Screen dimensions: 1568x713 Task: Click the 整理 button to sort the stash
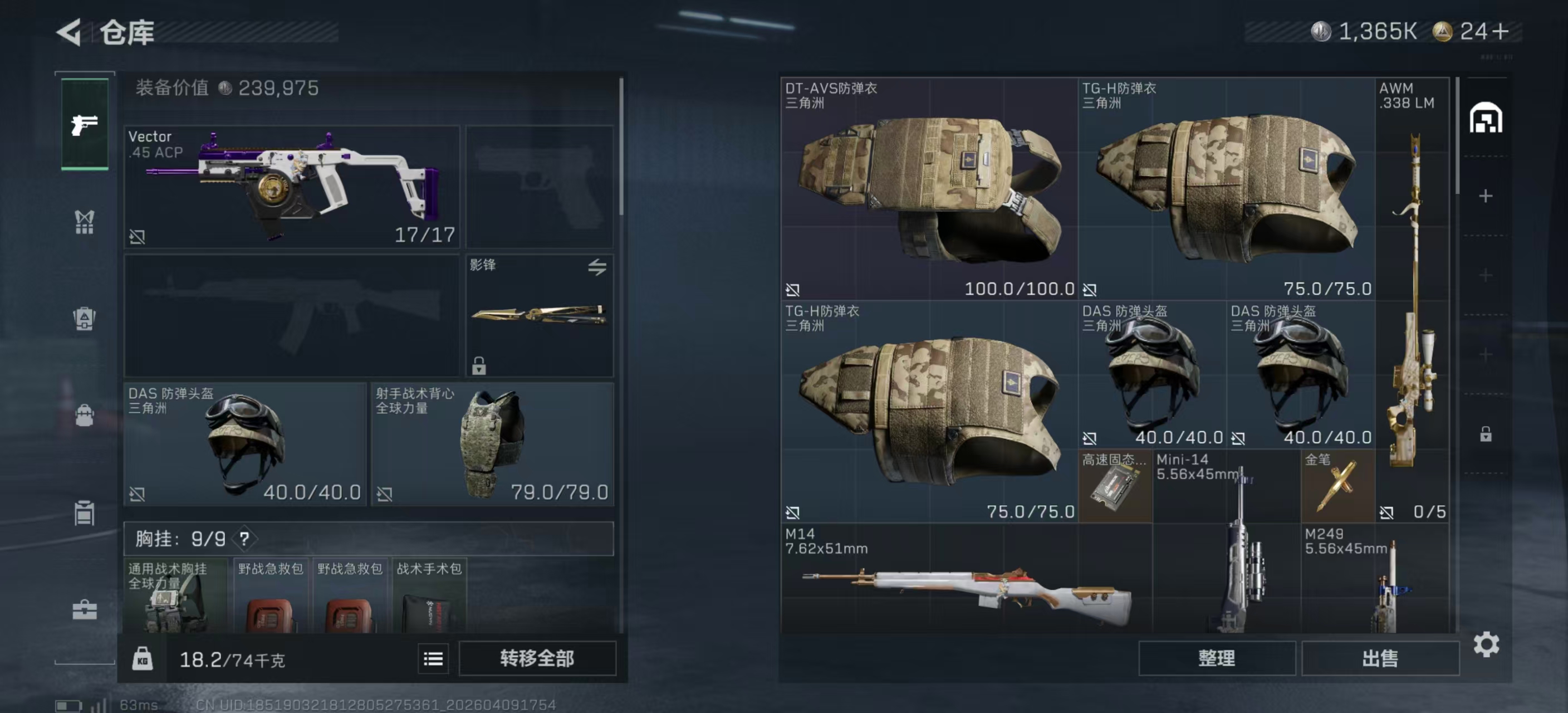coord(1216,658)
